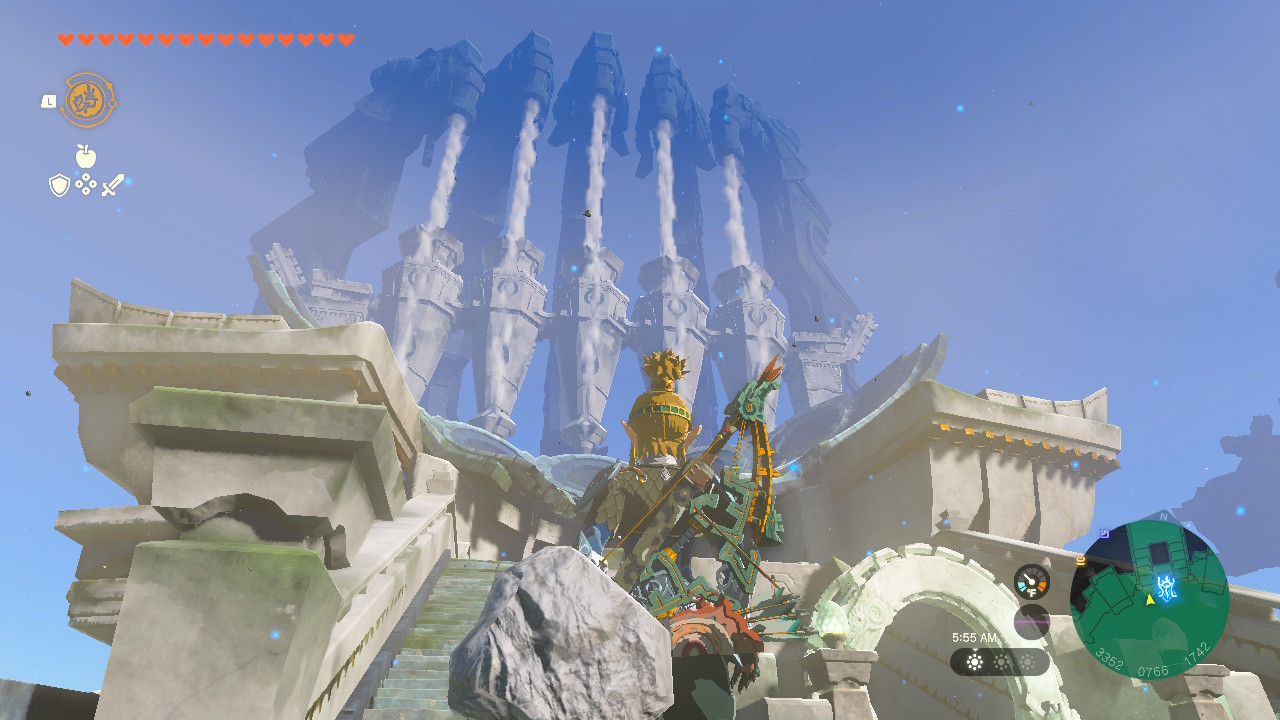1280x720 pixels.
Task: Click the first heart in the health bar
Action: 64,39
